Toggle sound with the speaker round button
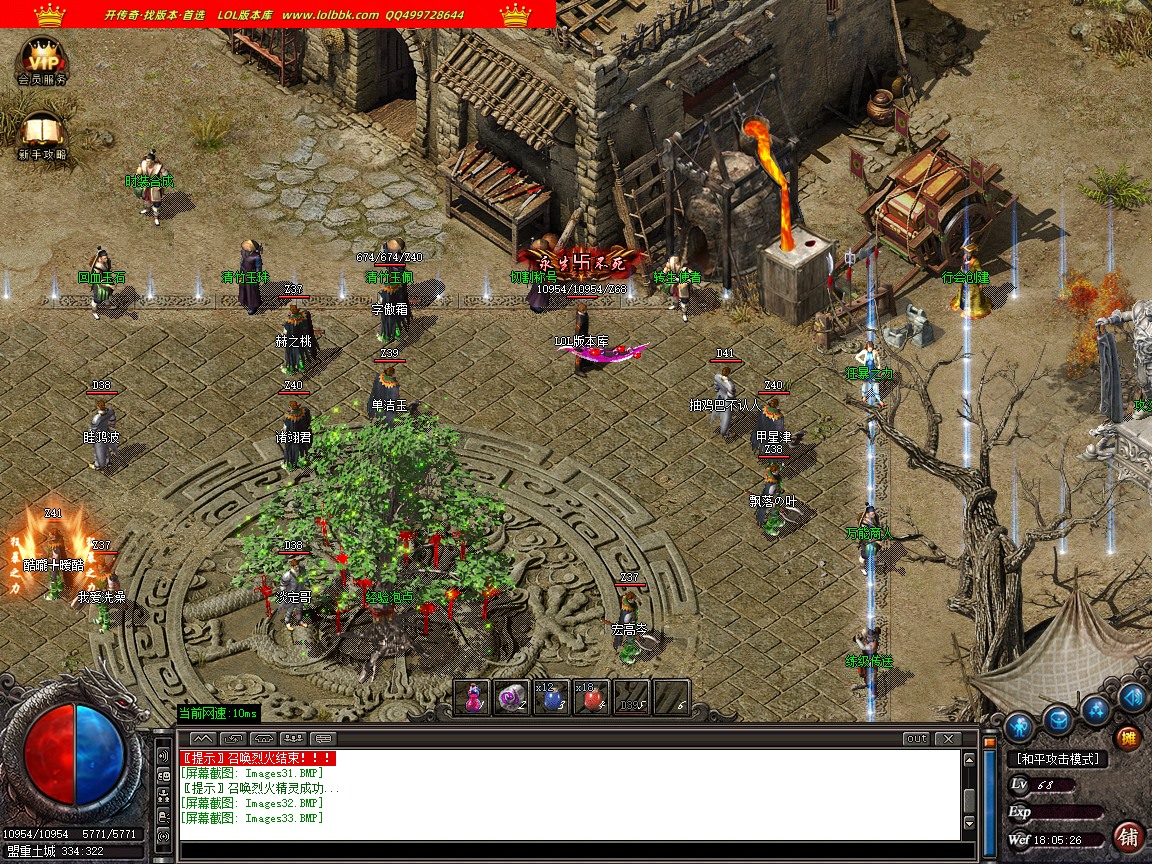 [1132, 697]
